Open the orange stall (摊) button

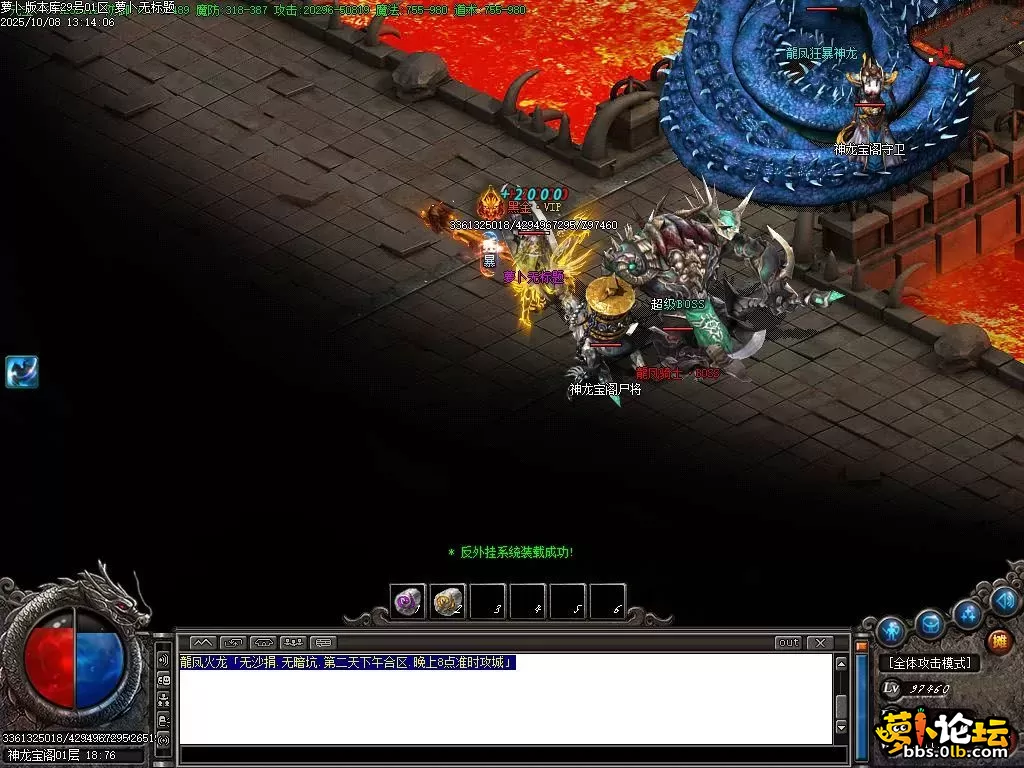(997, 641)
